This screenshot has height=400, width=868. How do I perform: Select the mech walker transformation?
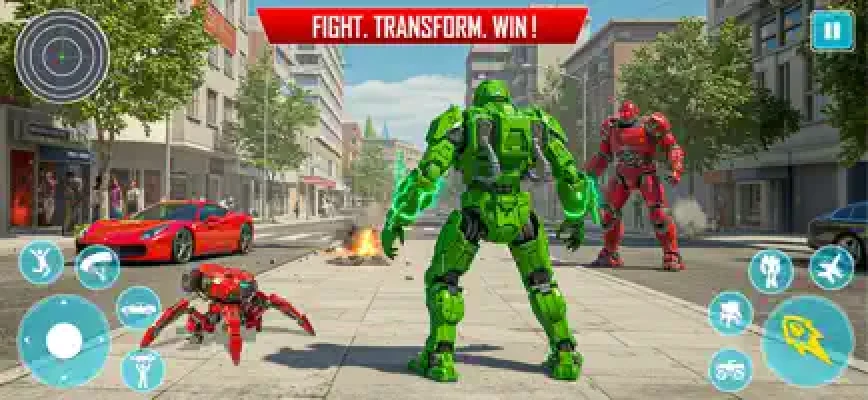(731, 313)
